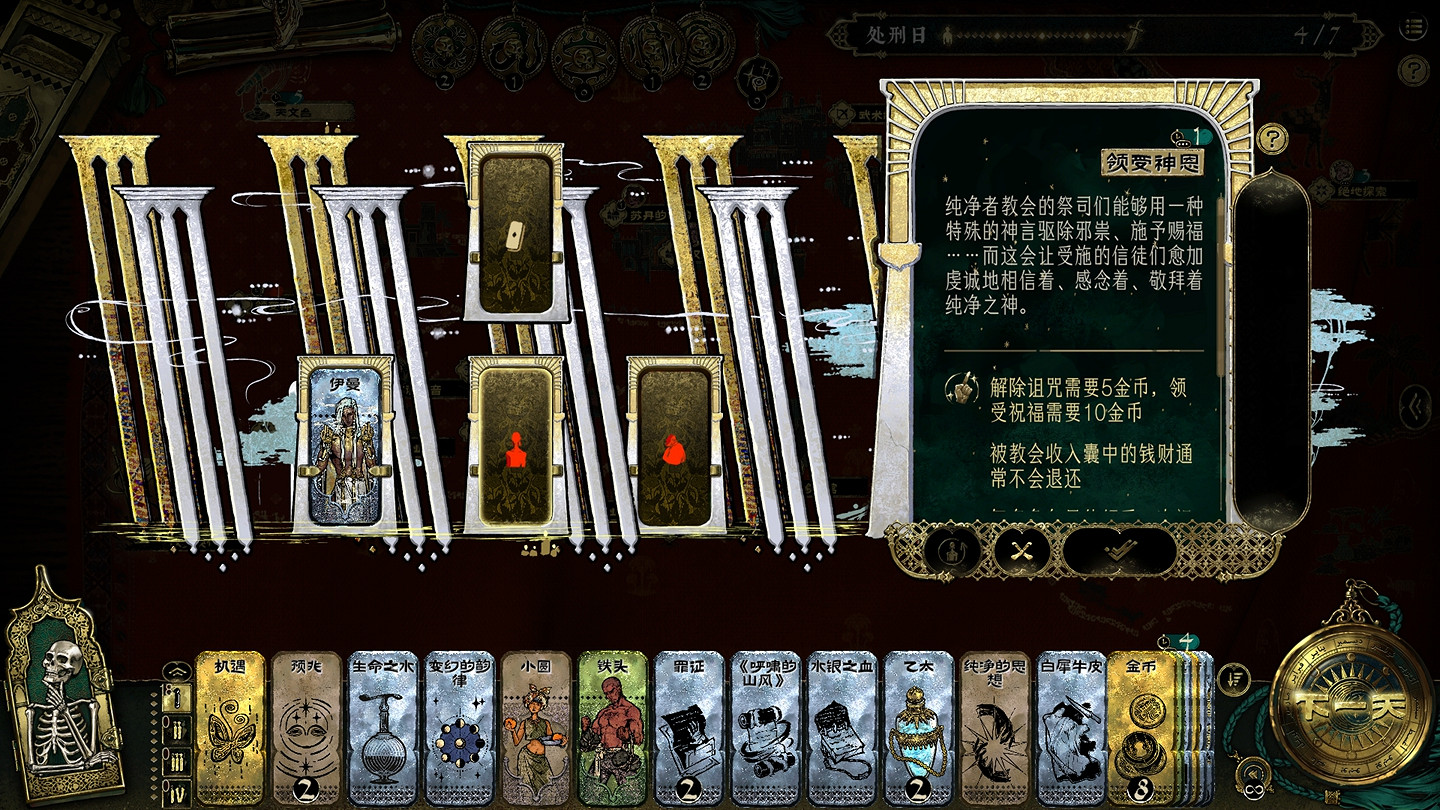Collapse the hand using the chevron above tier filters
The width and height of the screenshot is (1440, 810).
point(176,670)
